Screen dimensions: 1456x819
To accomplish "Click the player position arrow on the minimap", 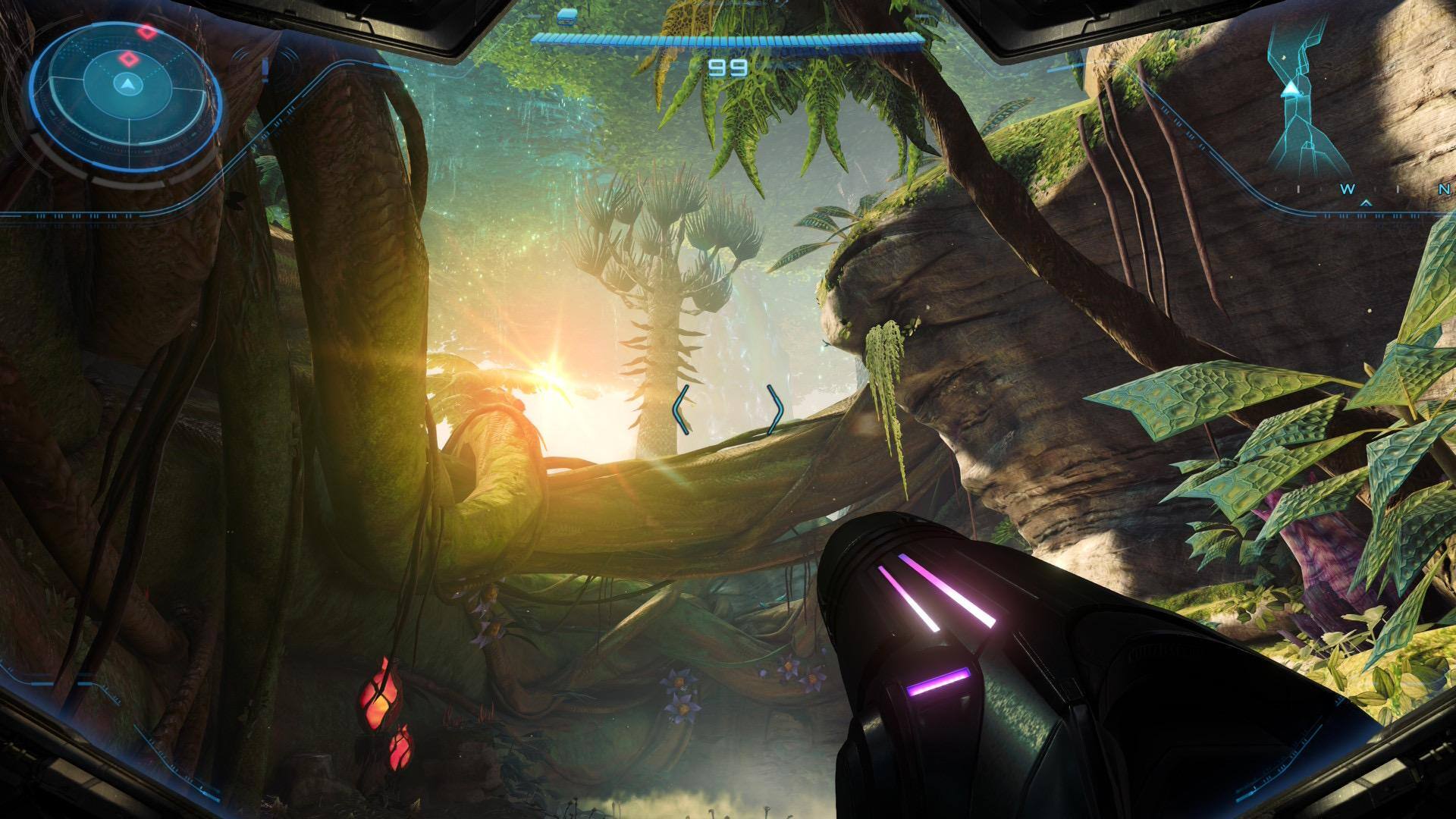I will [x=1290, y=90].
